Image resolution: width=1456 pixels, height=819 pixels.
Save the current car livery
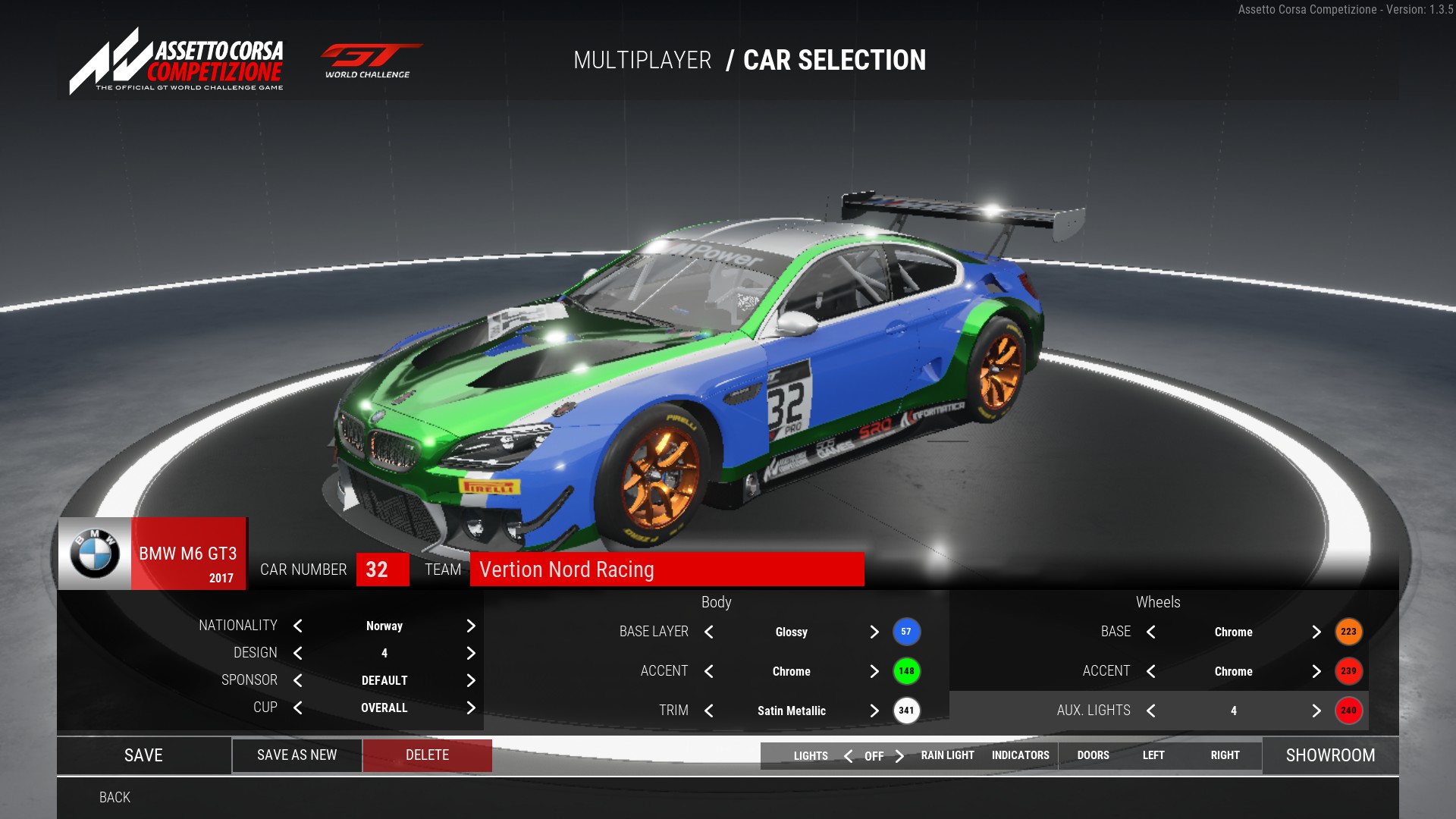[143, 755]
